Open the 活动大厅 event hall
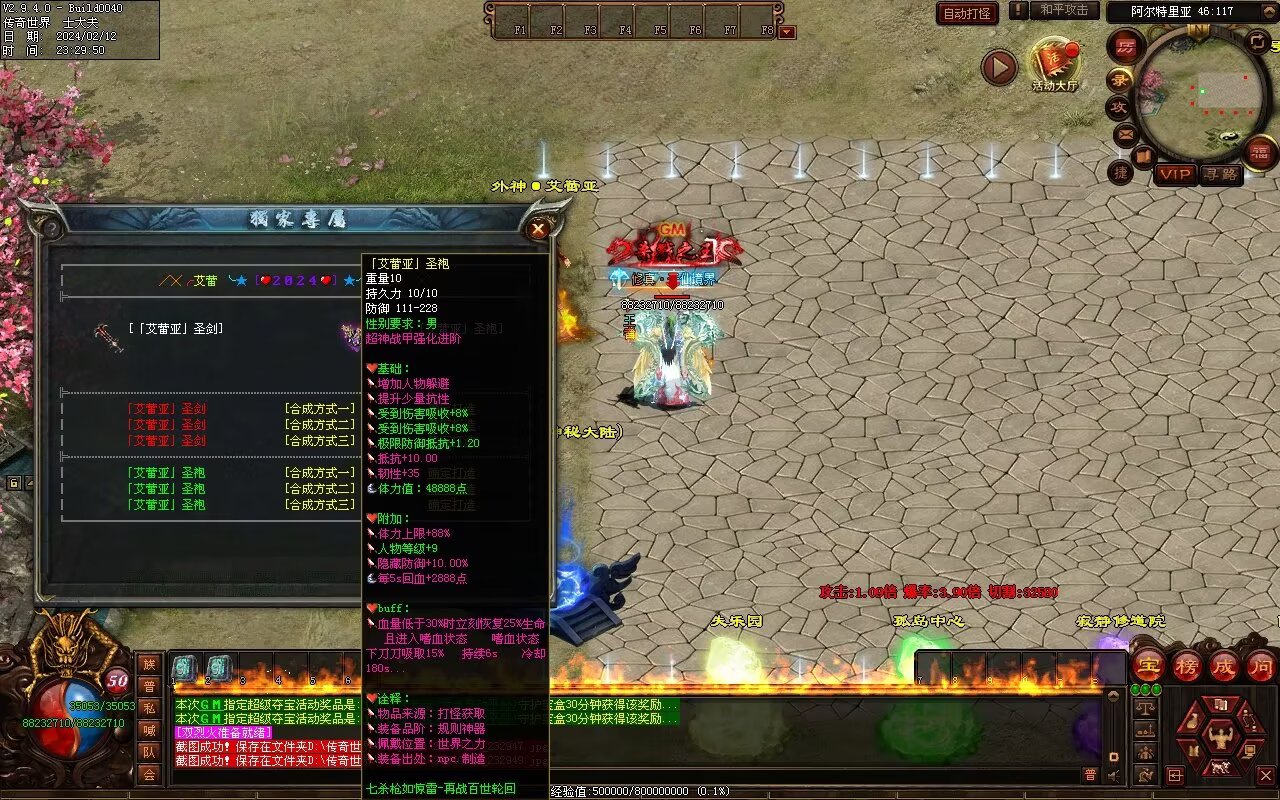 click(1055, 64)
